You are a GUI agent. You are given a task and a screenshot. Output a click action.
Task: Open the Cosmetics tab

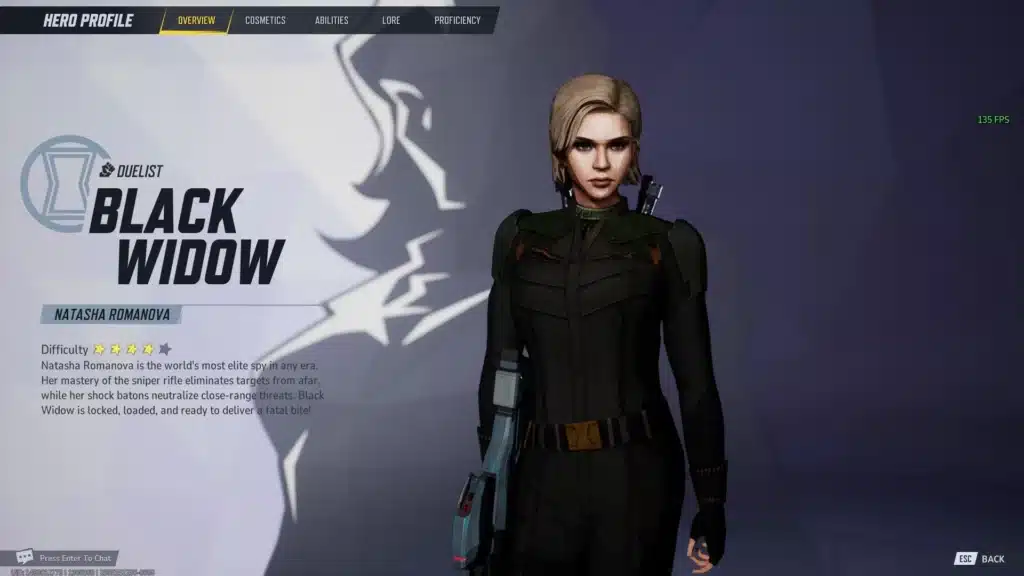(265, 20)
